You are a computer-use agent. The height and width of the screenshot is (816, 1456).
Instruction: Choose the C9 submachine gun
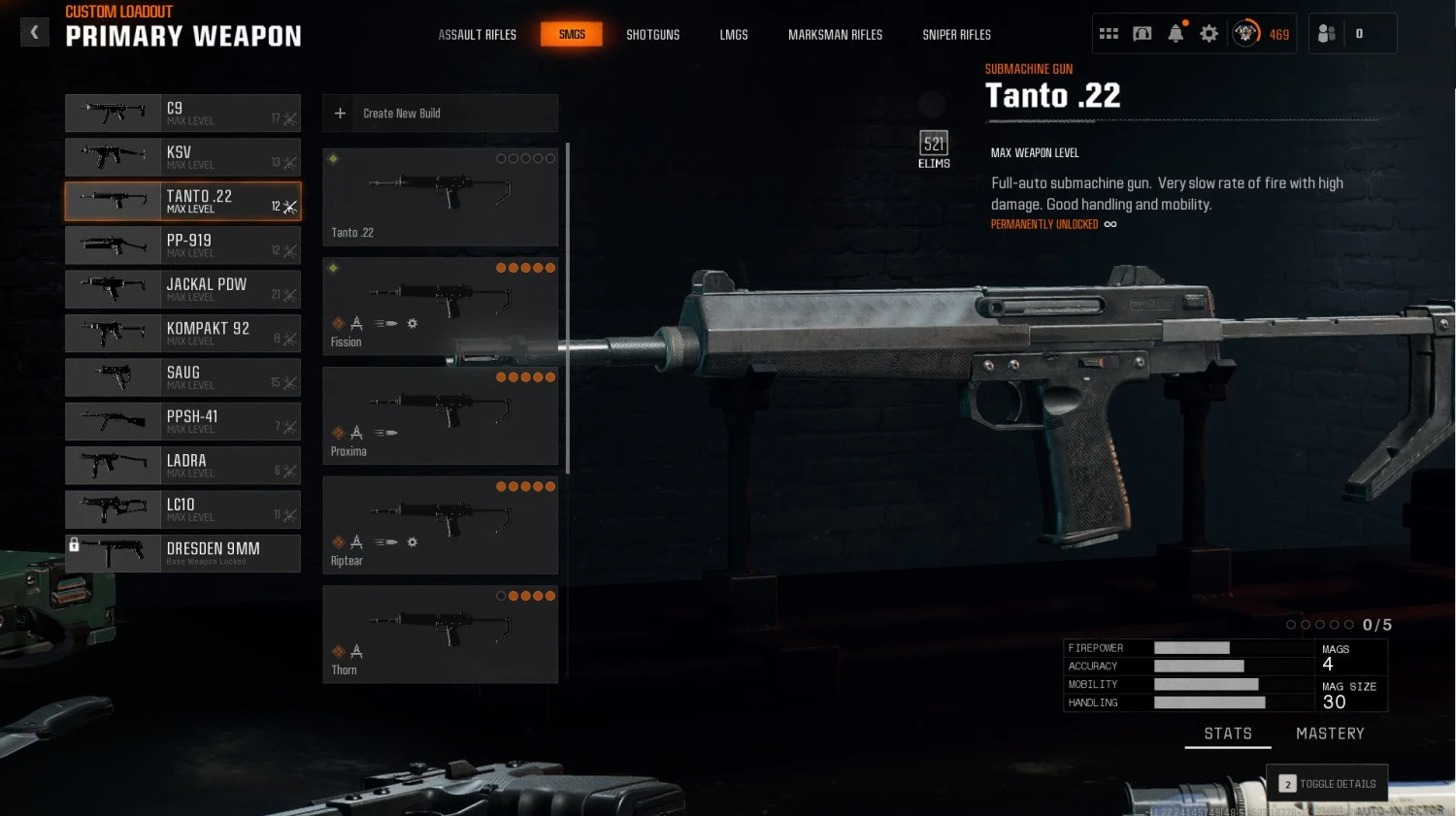tap(182, 114)
